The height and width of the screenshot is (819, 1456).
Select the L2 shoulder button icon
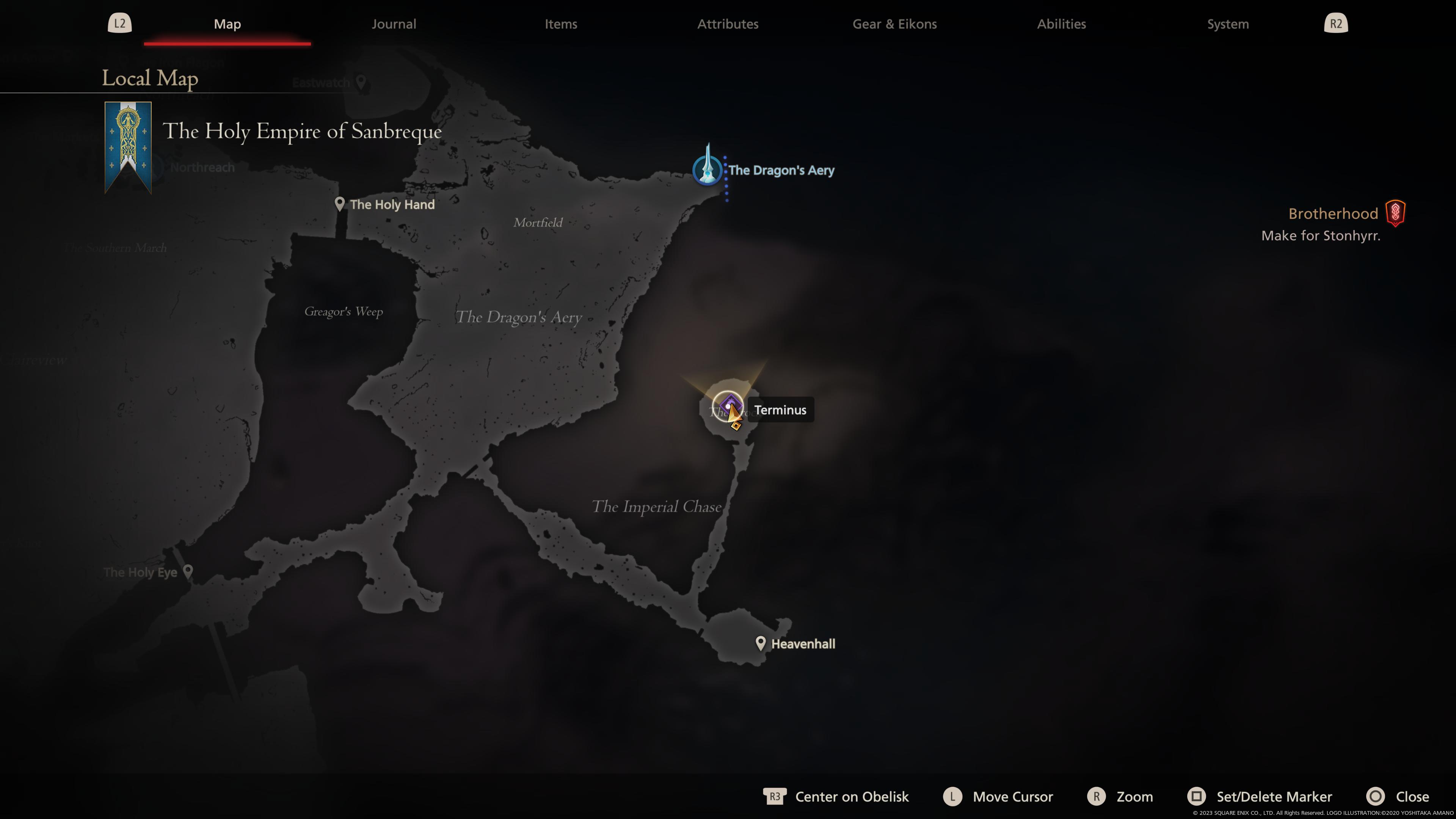(x=119, y=23)
